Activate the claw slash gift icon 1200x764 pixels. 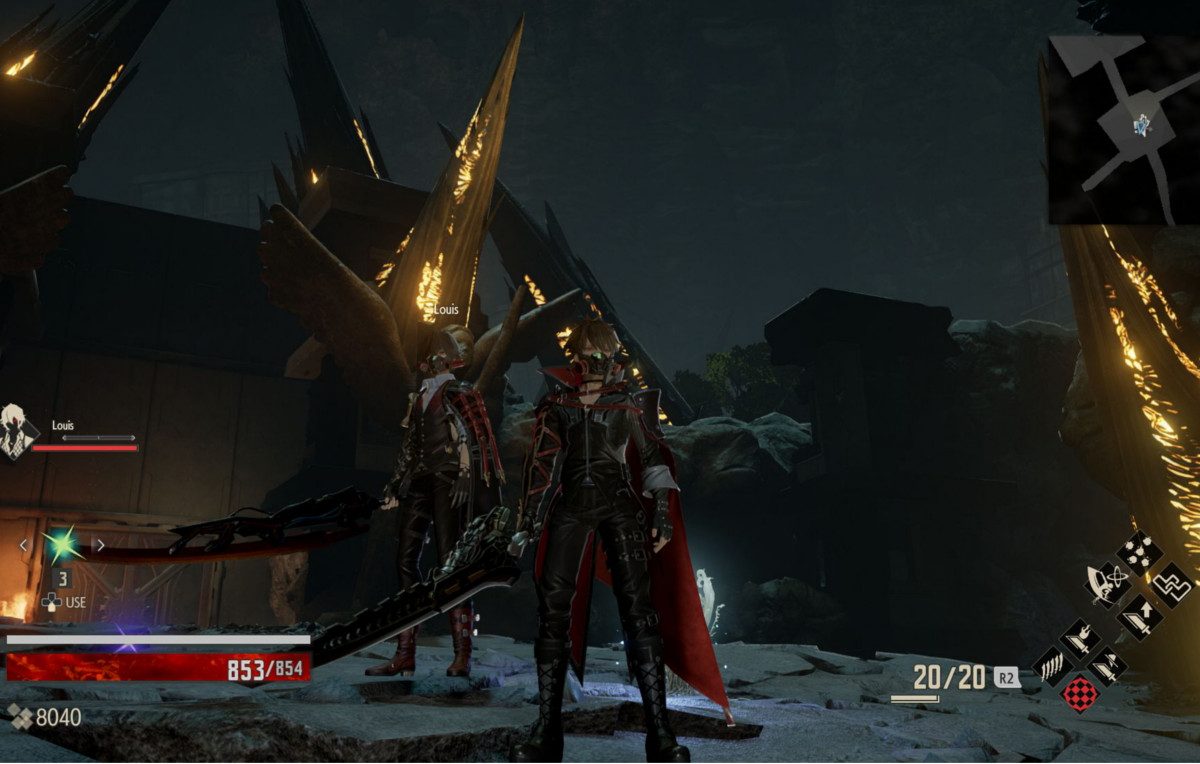(1052, 664)
